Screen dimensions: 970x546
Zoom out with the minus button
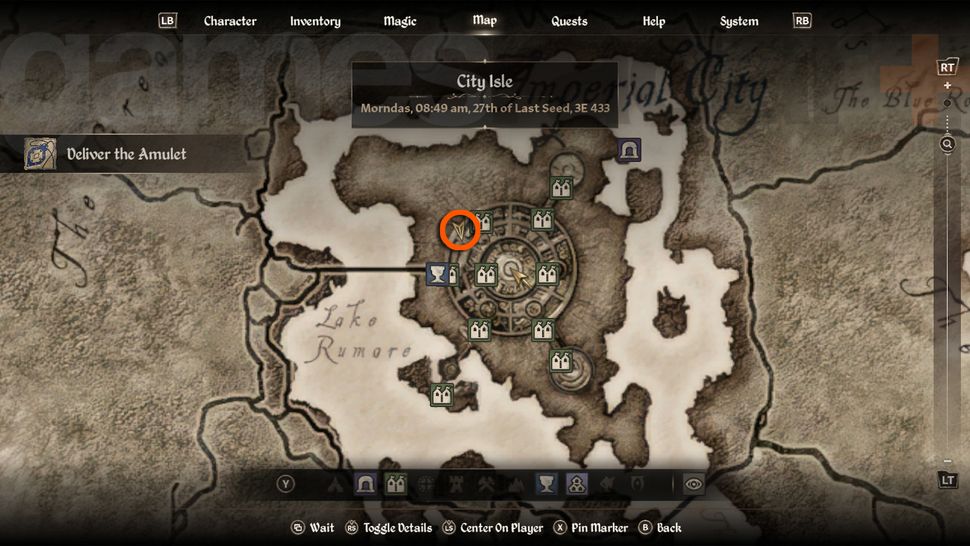(947, 462)
